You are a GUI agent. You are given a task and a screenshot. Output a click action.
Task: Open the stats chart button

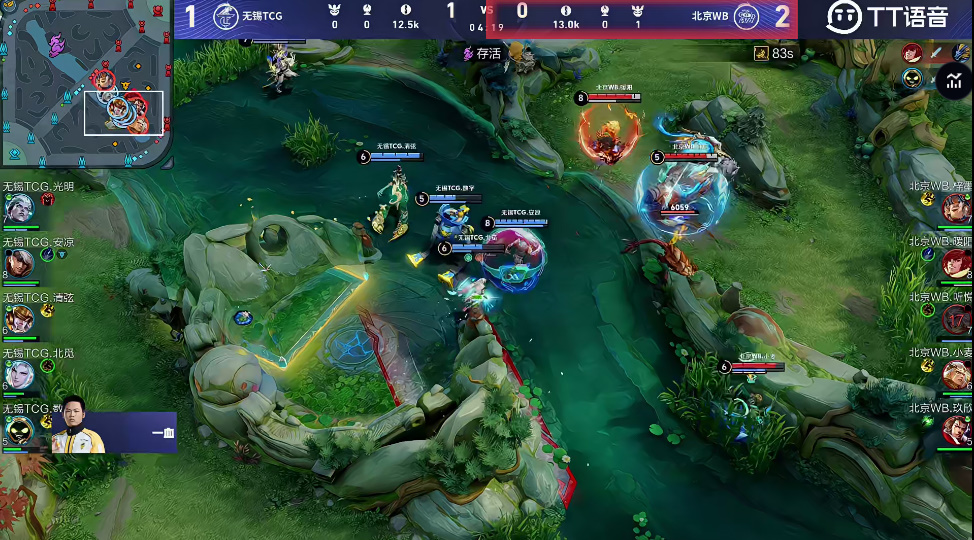[951, 79]
